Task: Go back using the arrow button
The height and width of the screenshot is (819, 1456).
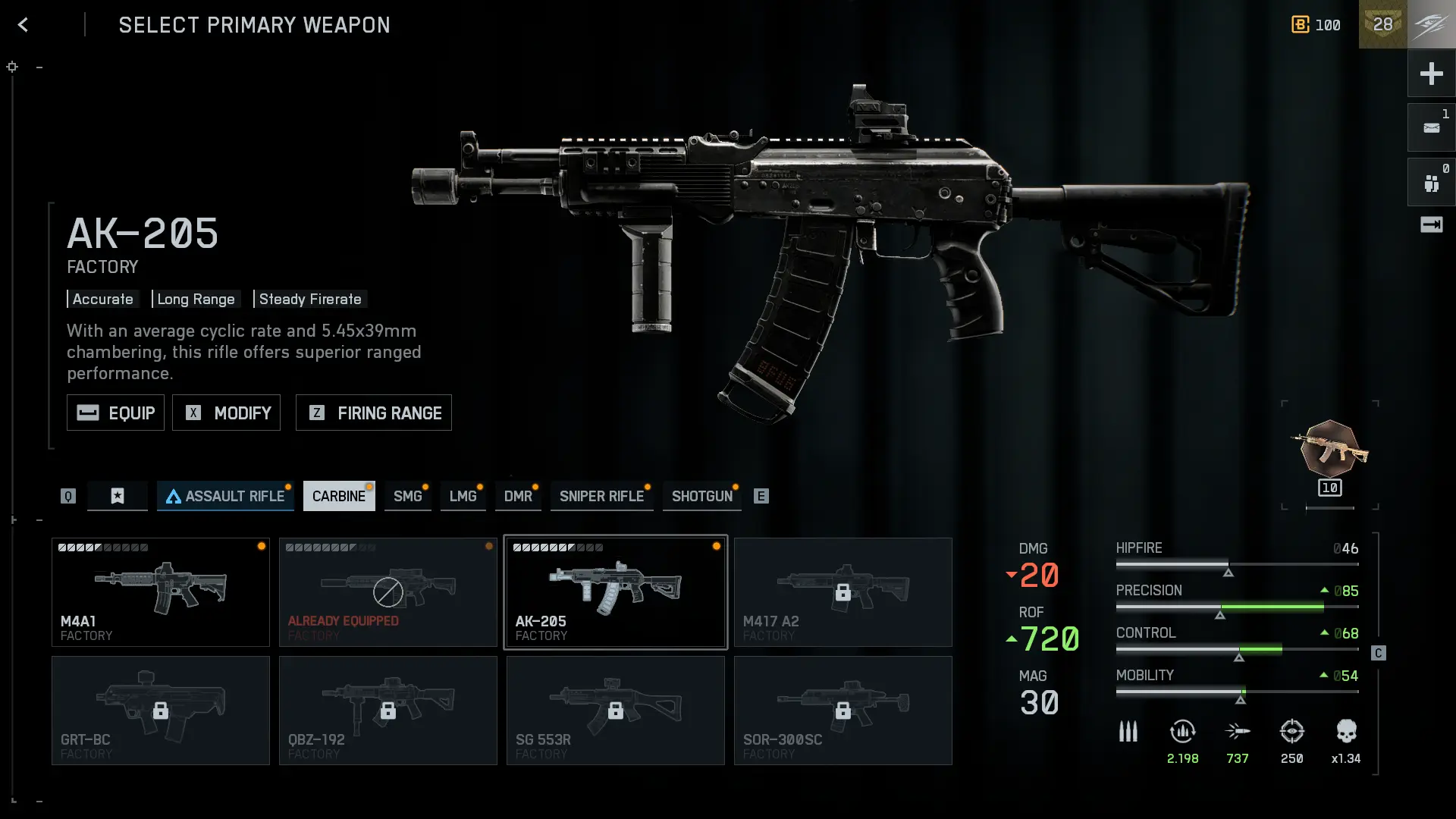Action: click(x=23, y=25)
